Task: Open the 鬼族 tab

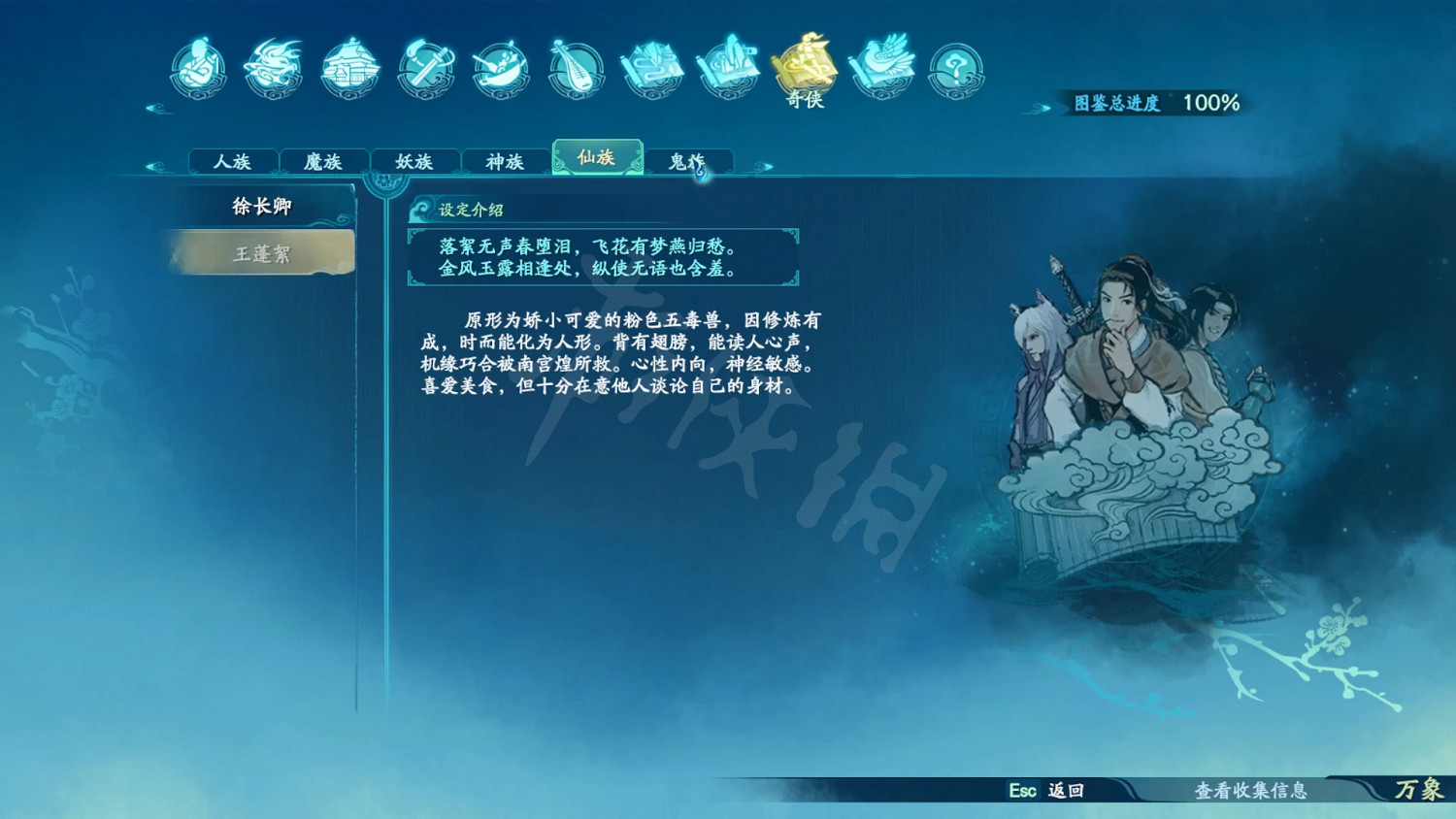Action: [688, 161]
